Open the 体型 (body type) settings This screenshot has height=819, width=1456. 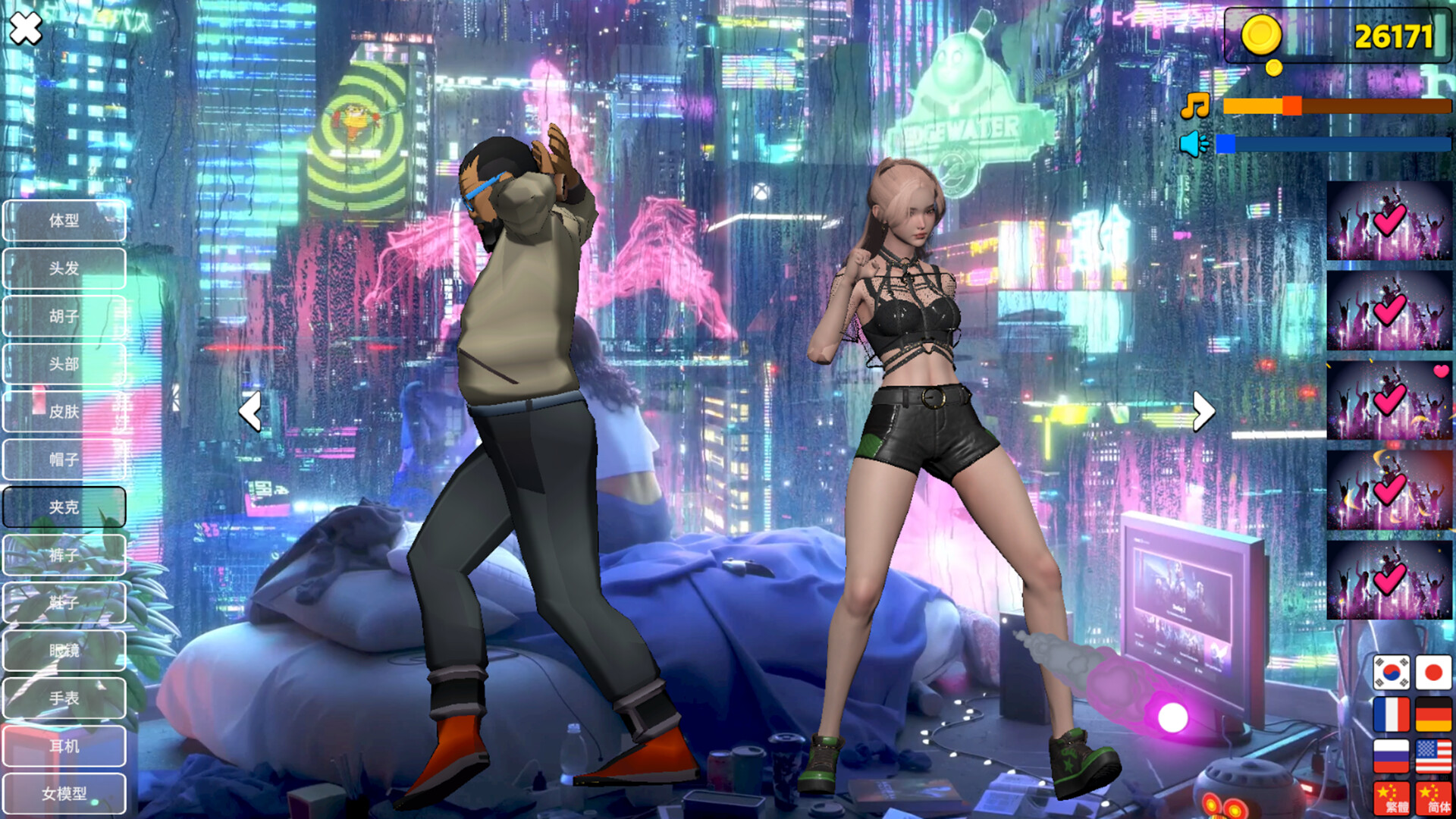click(x=64, y=220)
